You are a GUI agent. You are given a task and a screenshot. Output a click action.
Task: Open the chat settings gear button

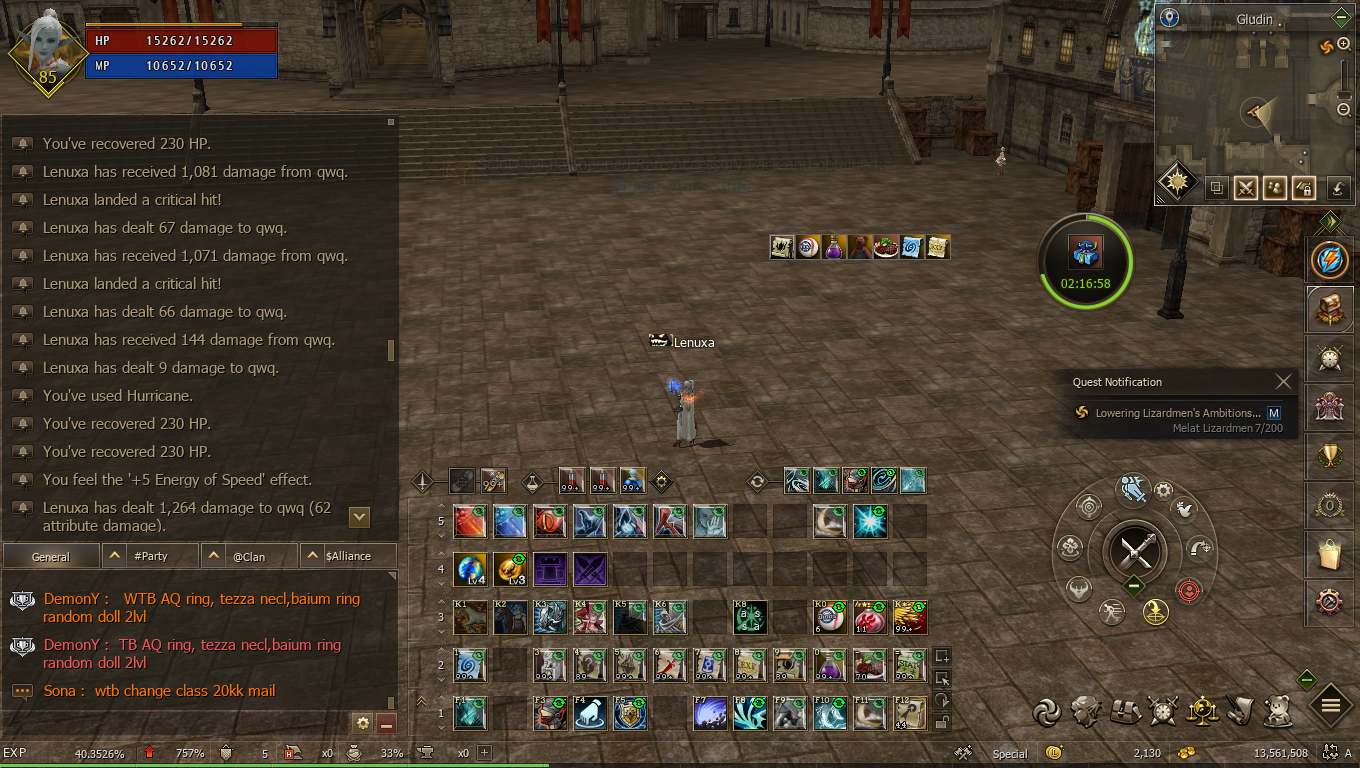click(x=363, y=722)
